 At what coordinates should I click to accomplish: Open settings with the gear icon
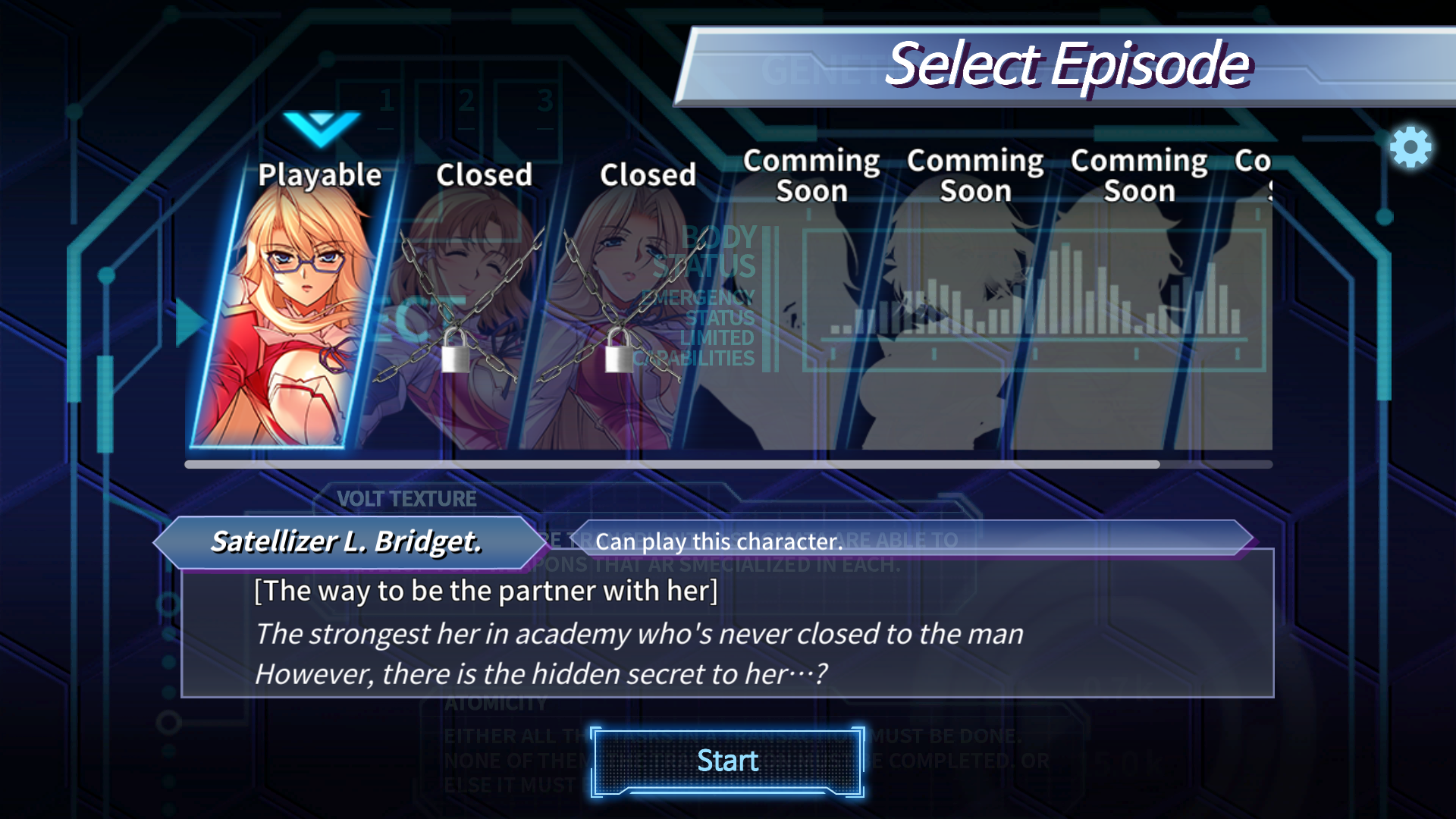click(1410, 147)
